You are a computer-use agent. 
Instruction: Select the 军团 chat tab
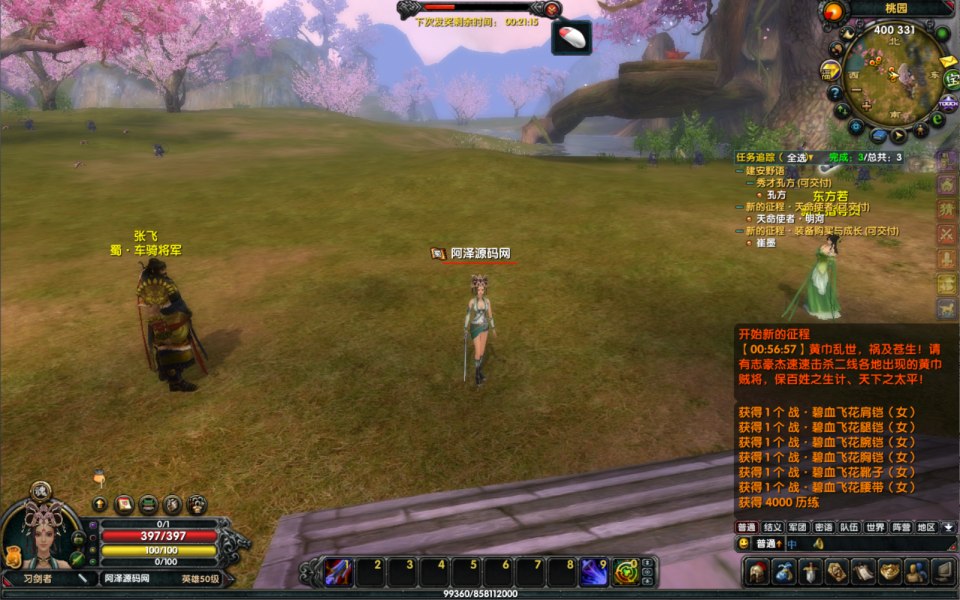coord(797,527)
